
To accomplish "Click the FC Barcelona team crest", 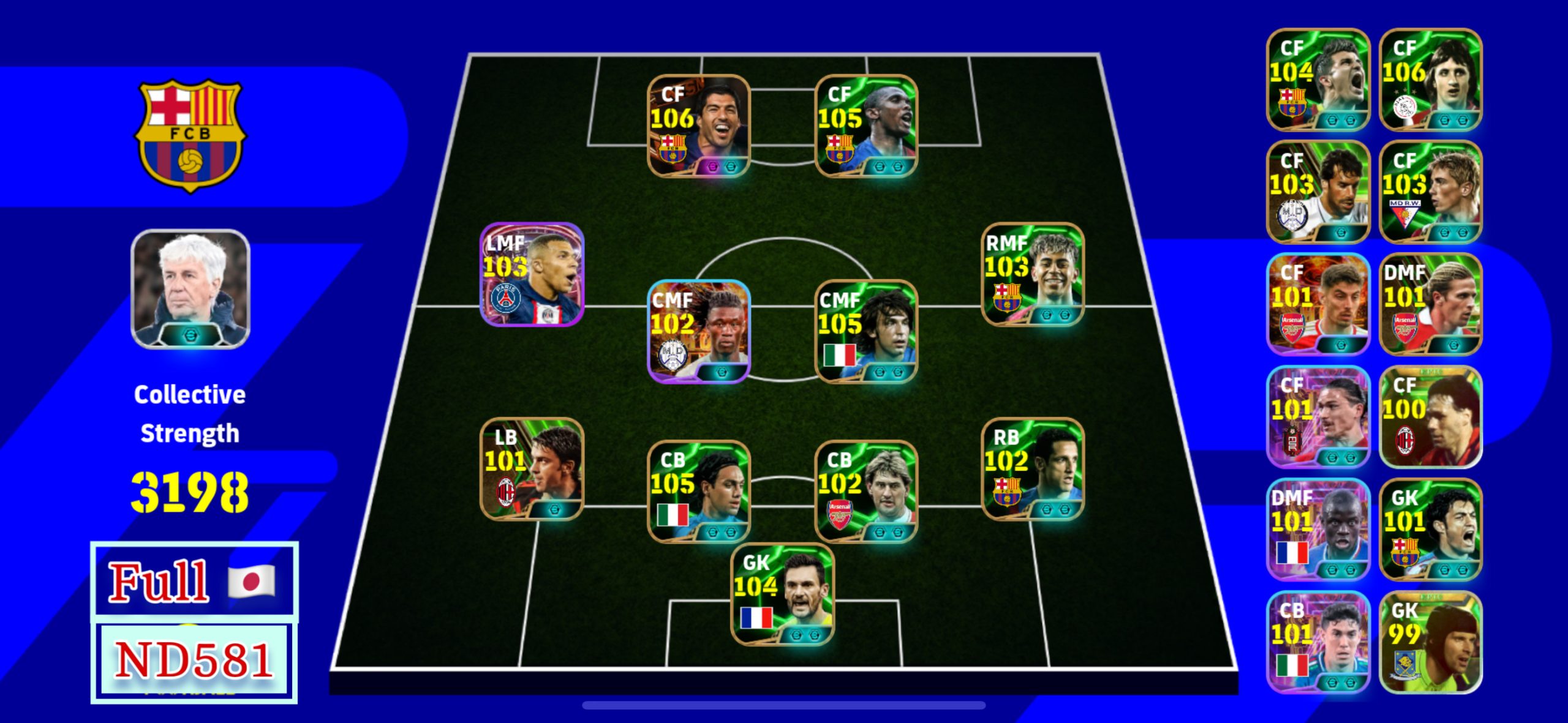I will coord(190,135).
